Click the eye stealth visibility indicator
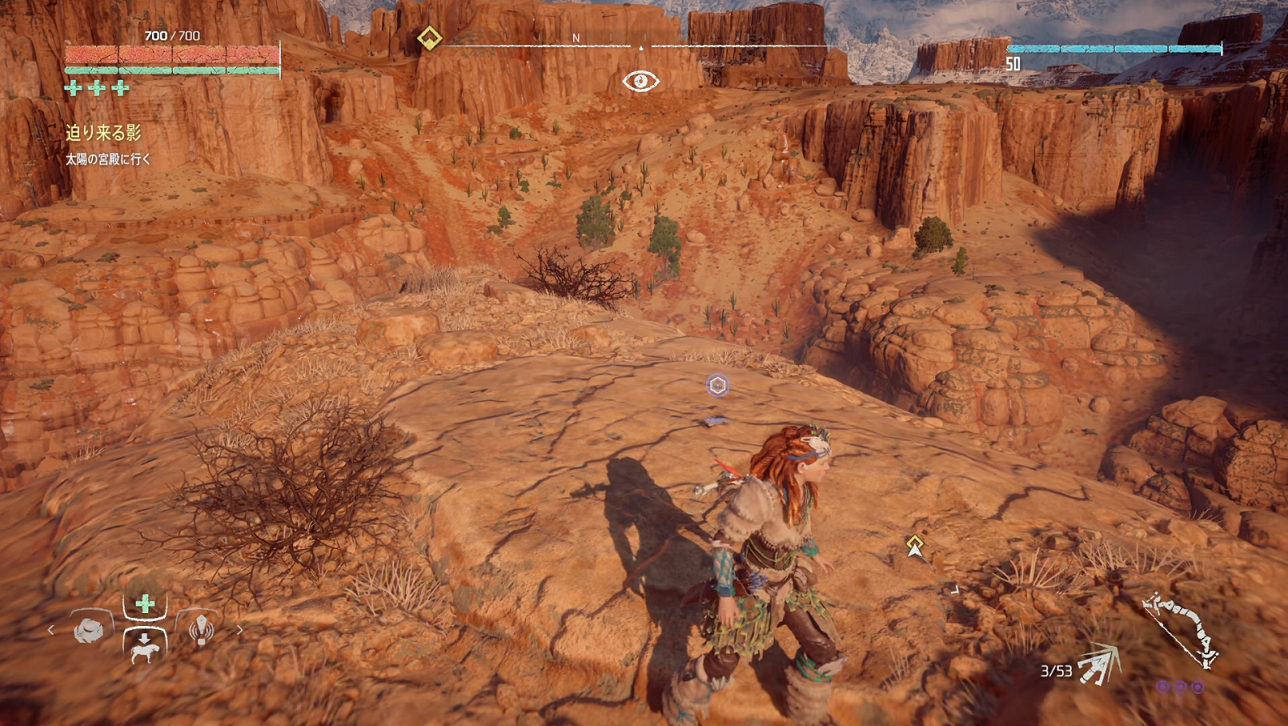The image size is (1288, 726). pyautogui.click(x=641, y=81)
